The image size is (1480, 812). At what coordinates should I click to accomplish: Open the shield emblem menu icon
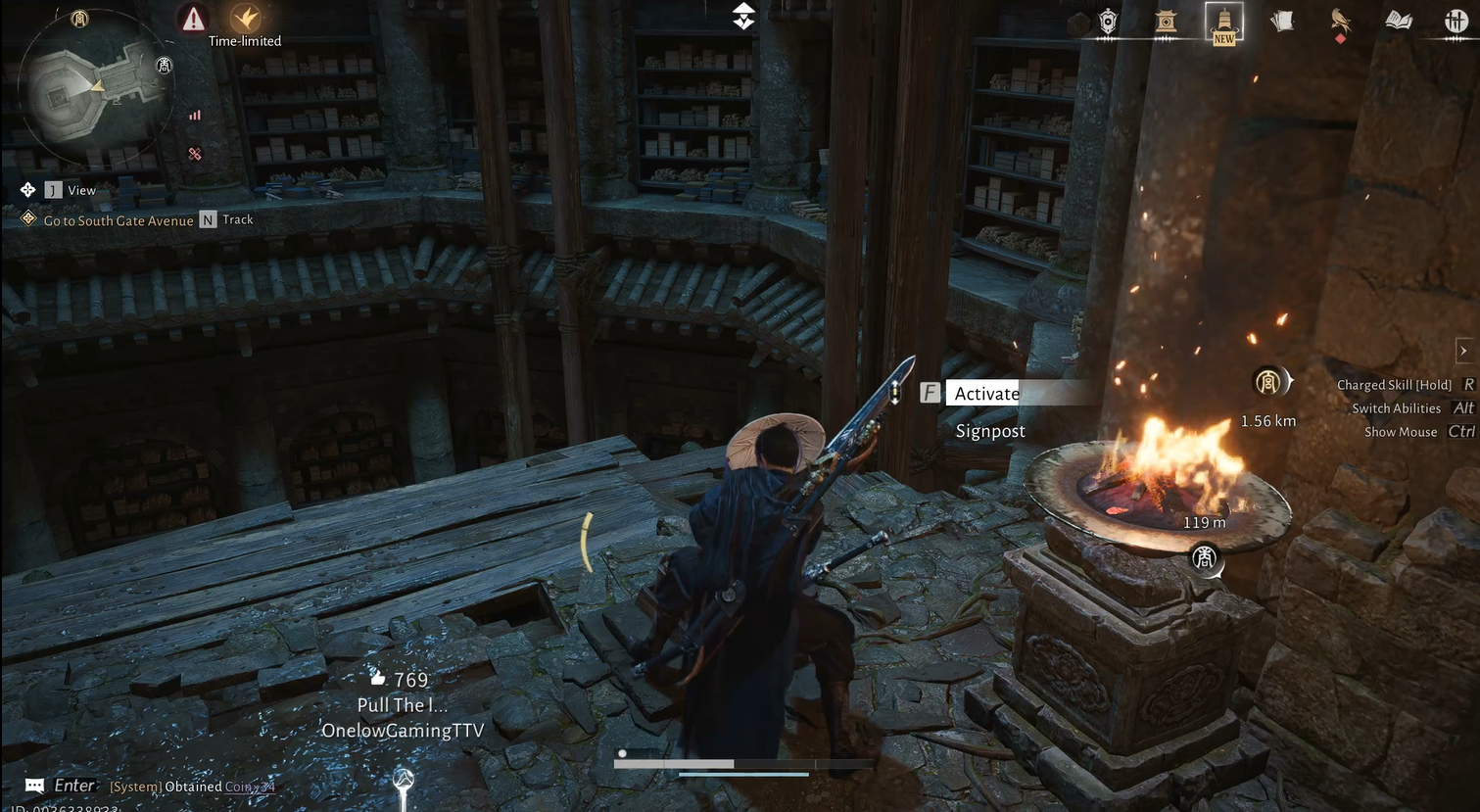pyautogui.click(x=1108, y=22)
